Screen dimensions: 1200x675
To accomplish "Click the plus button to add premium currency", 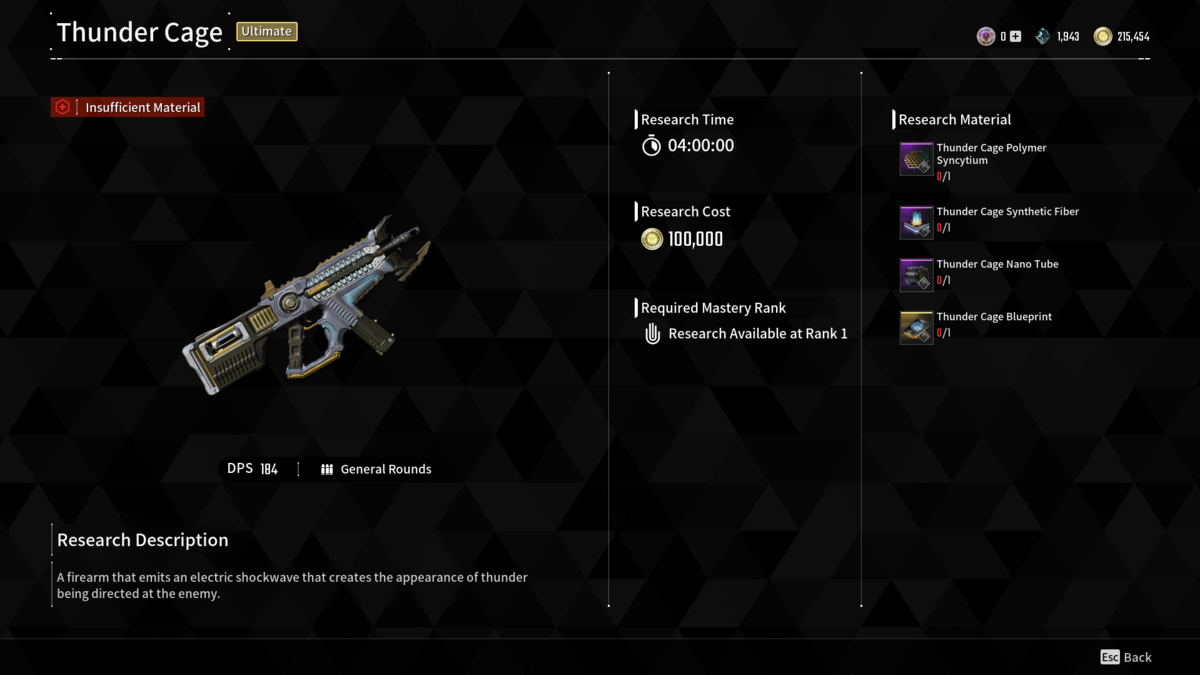I will click(1015, 37).
